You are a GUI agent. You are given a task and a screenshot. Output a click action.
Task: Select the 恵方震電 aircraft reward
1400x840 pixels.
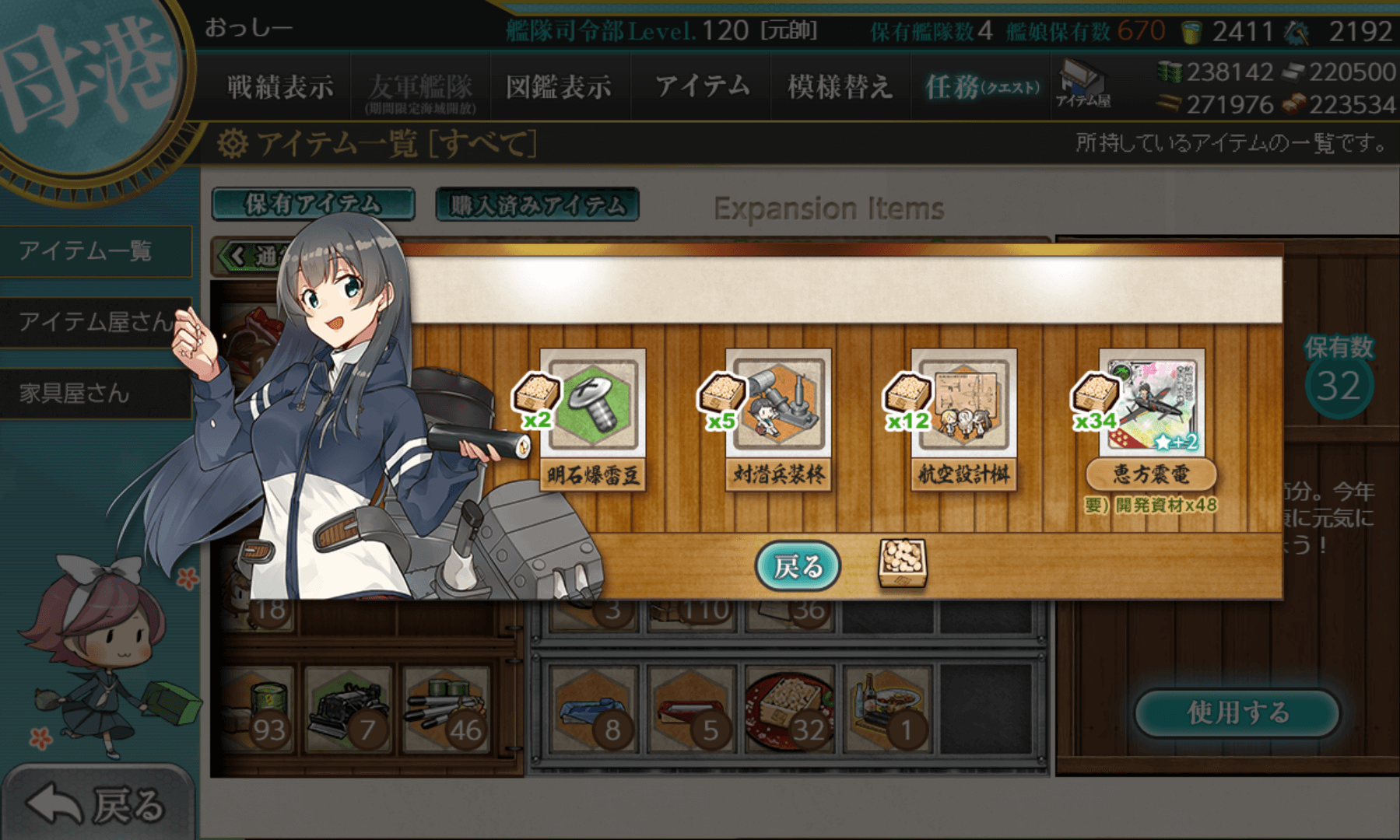pyautogui.click(x=1151, y=418)
